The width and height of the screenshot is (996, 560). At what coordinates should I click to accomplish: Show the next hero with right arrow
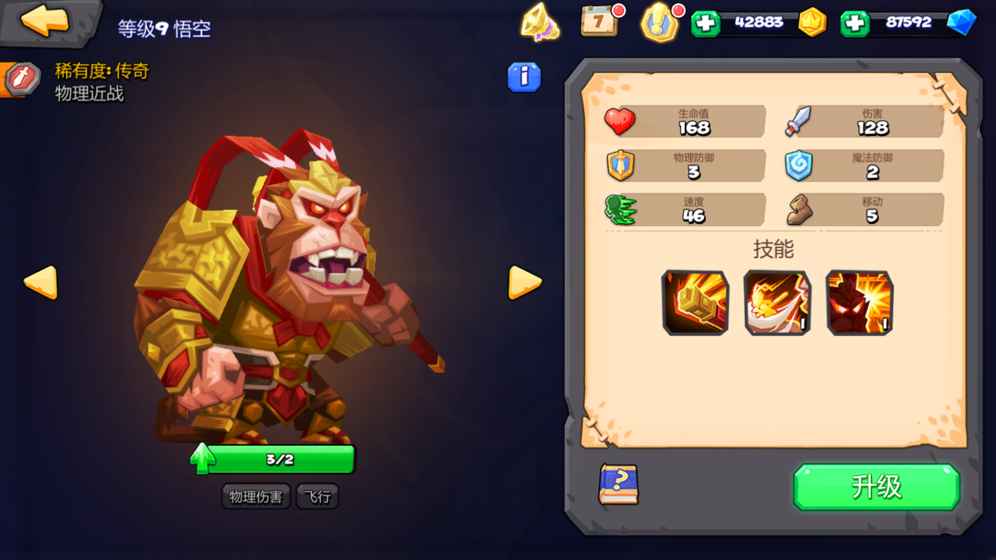(524, 282)
